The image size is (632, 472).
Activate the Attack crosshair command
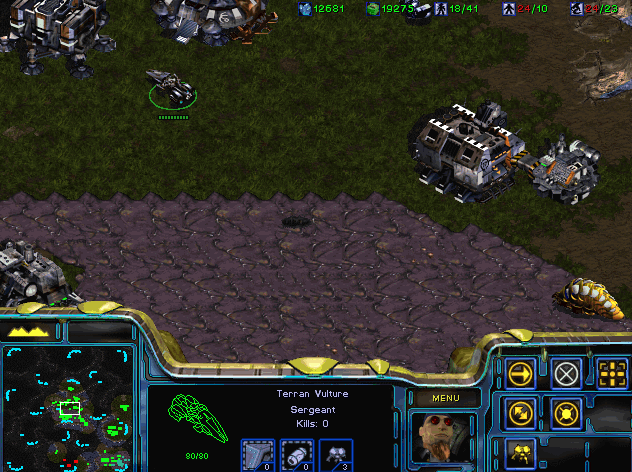click(612, 374)
